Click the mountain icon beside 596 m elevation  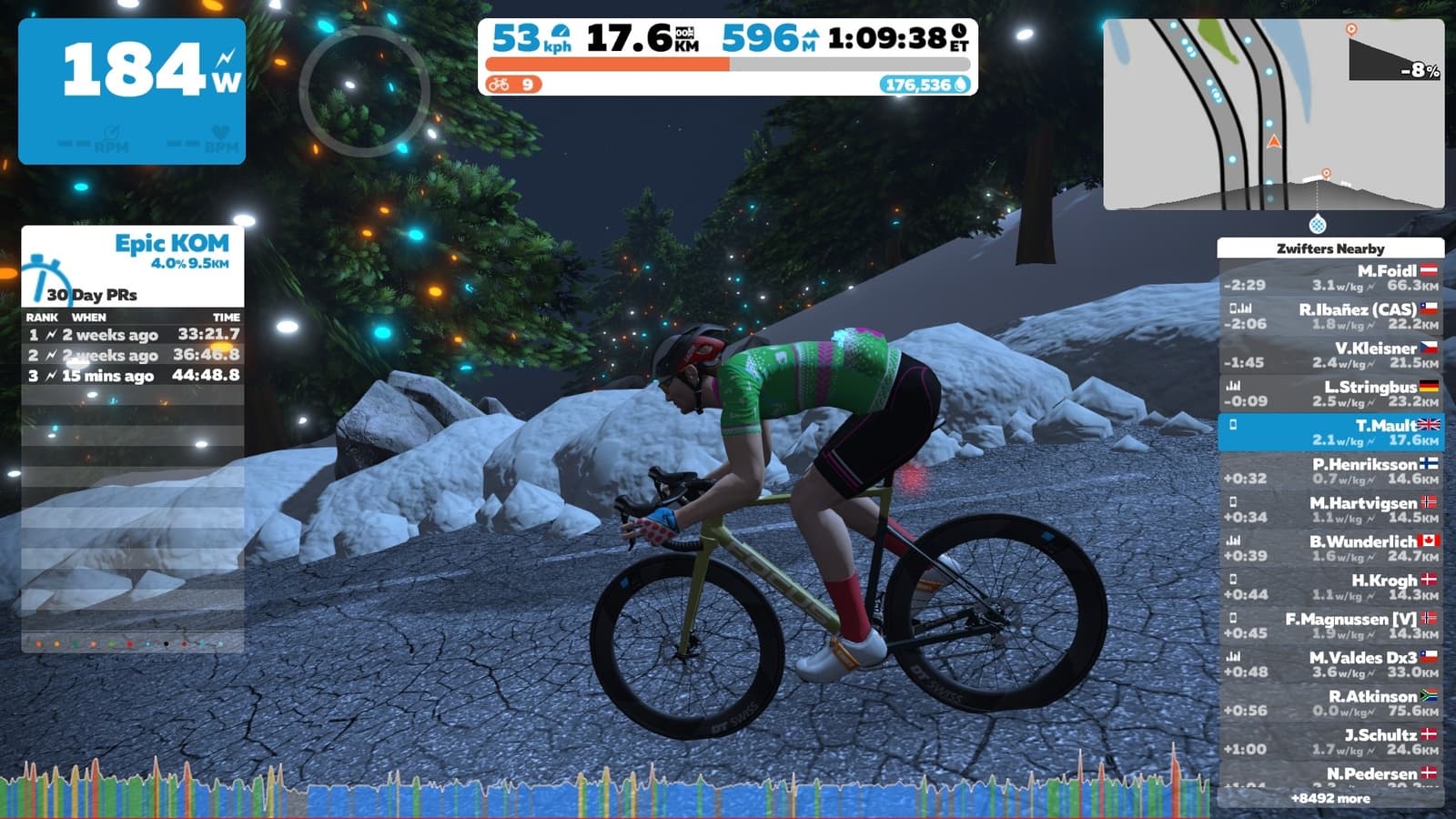click(812, 34)
